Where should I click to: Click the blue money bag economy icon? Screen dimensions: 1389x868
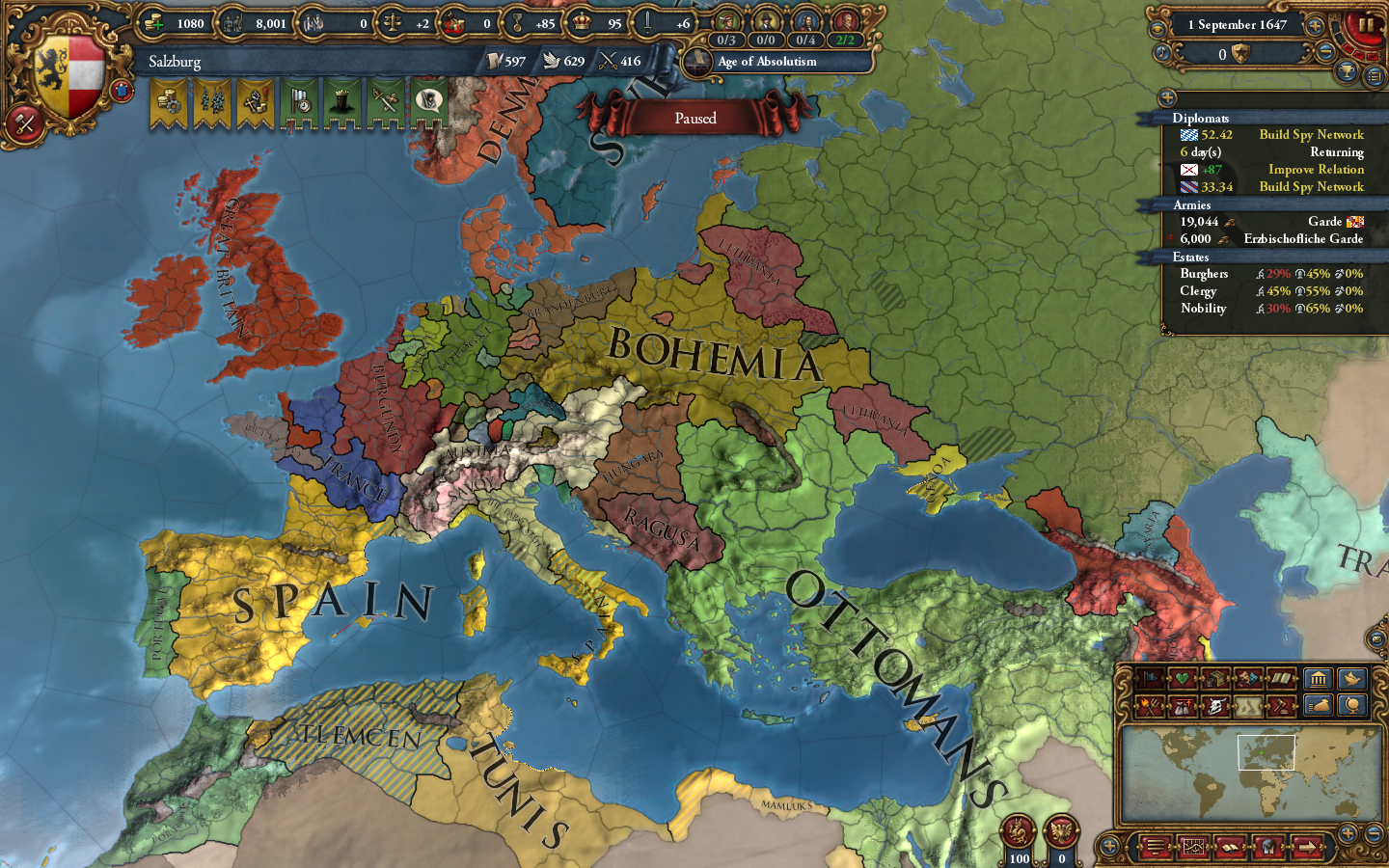(x=1317, y=705)
